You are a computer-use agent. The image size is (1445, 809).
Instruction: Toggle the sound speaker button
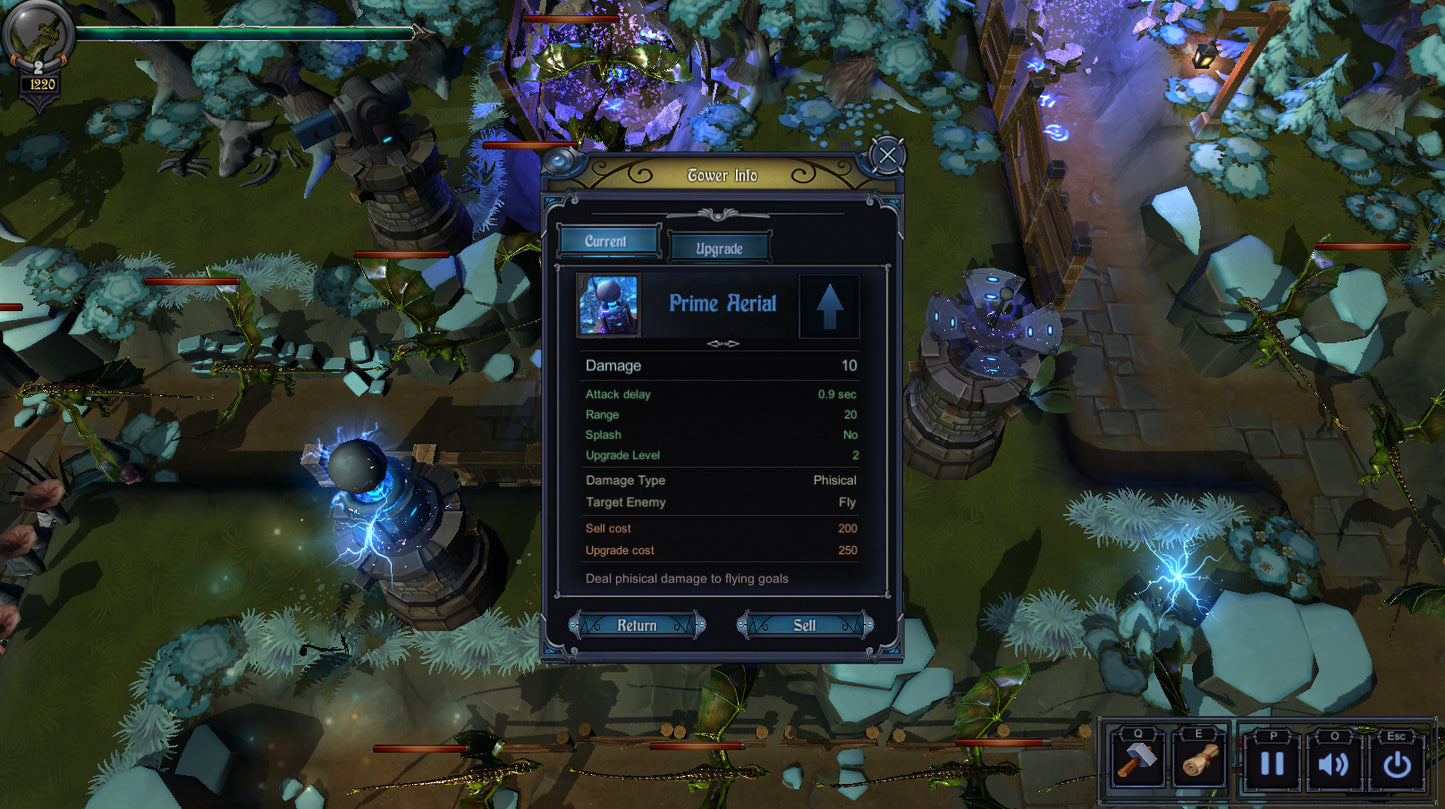pos(1334,765)
